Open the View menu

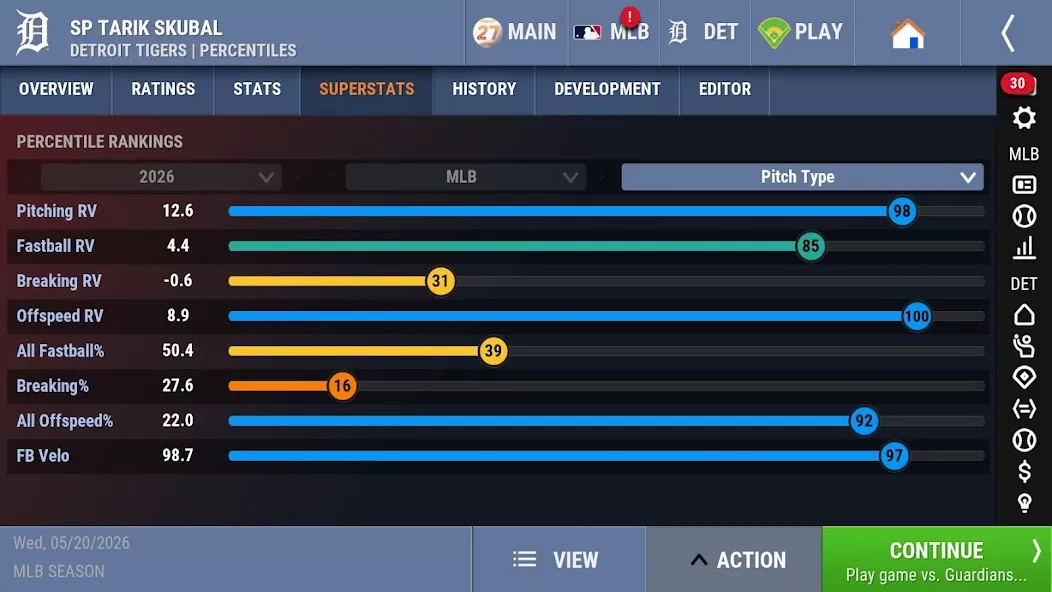(557, 560)
